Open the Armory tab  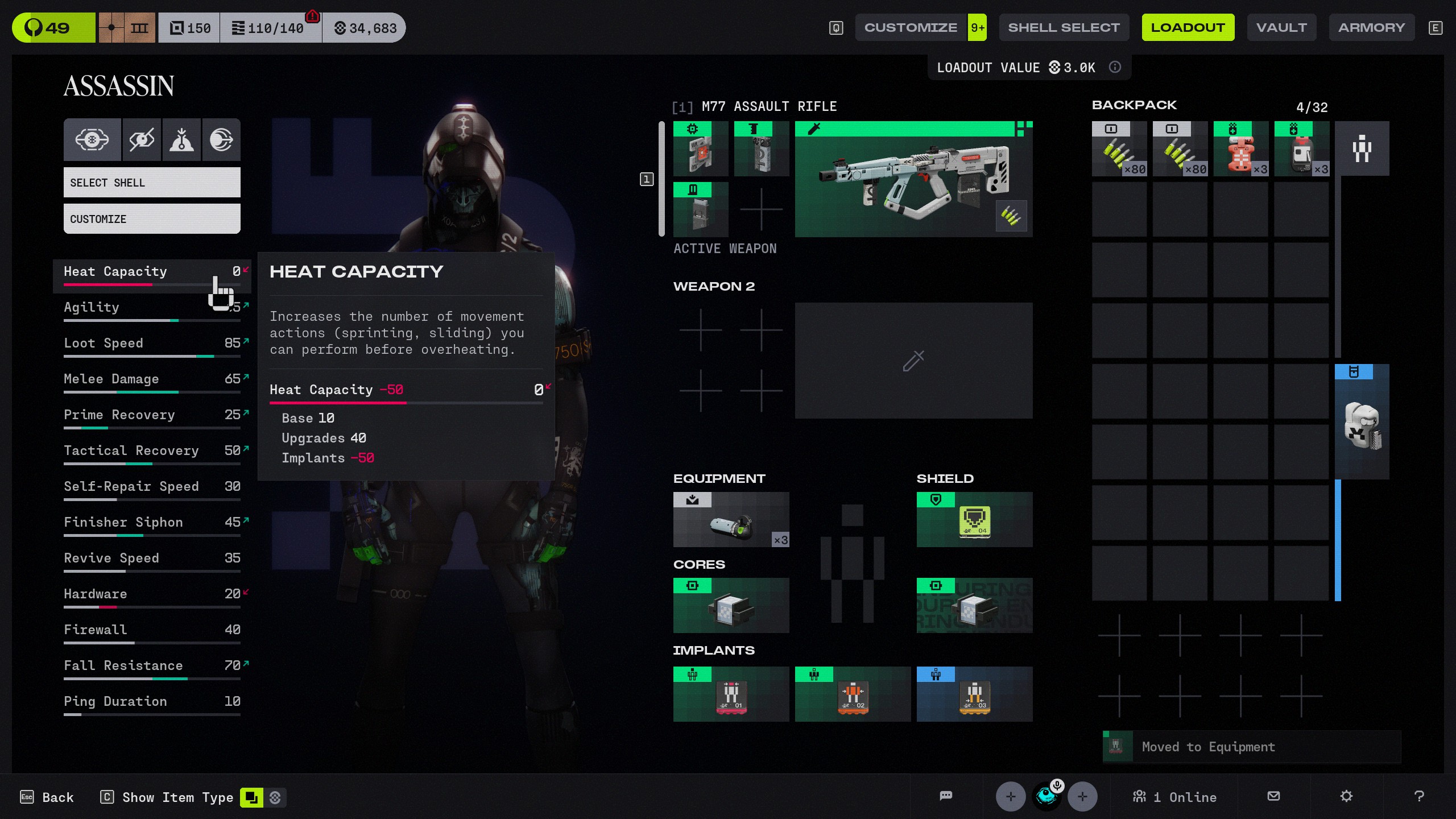point(1371,27)
